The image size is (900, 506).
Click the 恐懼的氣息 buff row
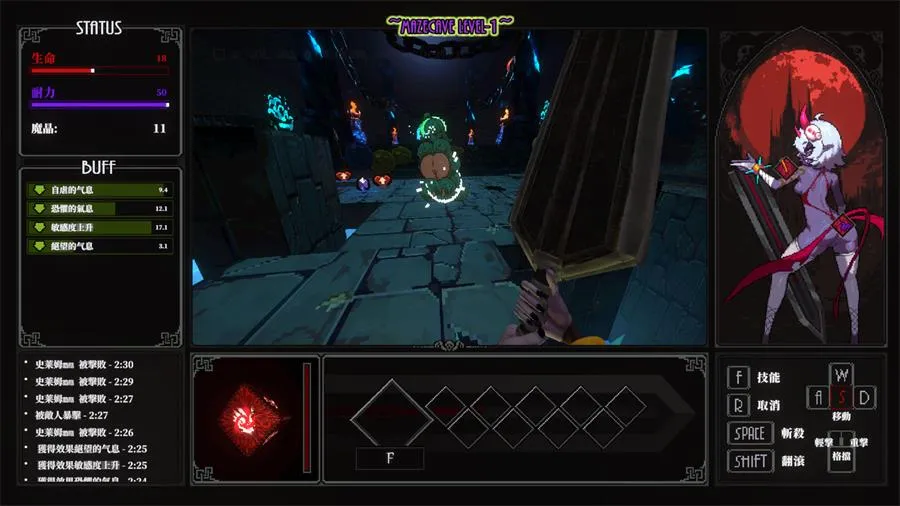[x=97, y=208]
